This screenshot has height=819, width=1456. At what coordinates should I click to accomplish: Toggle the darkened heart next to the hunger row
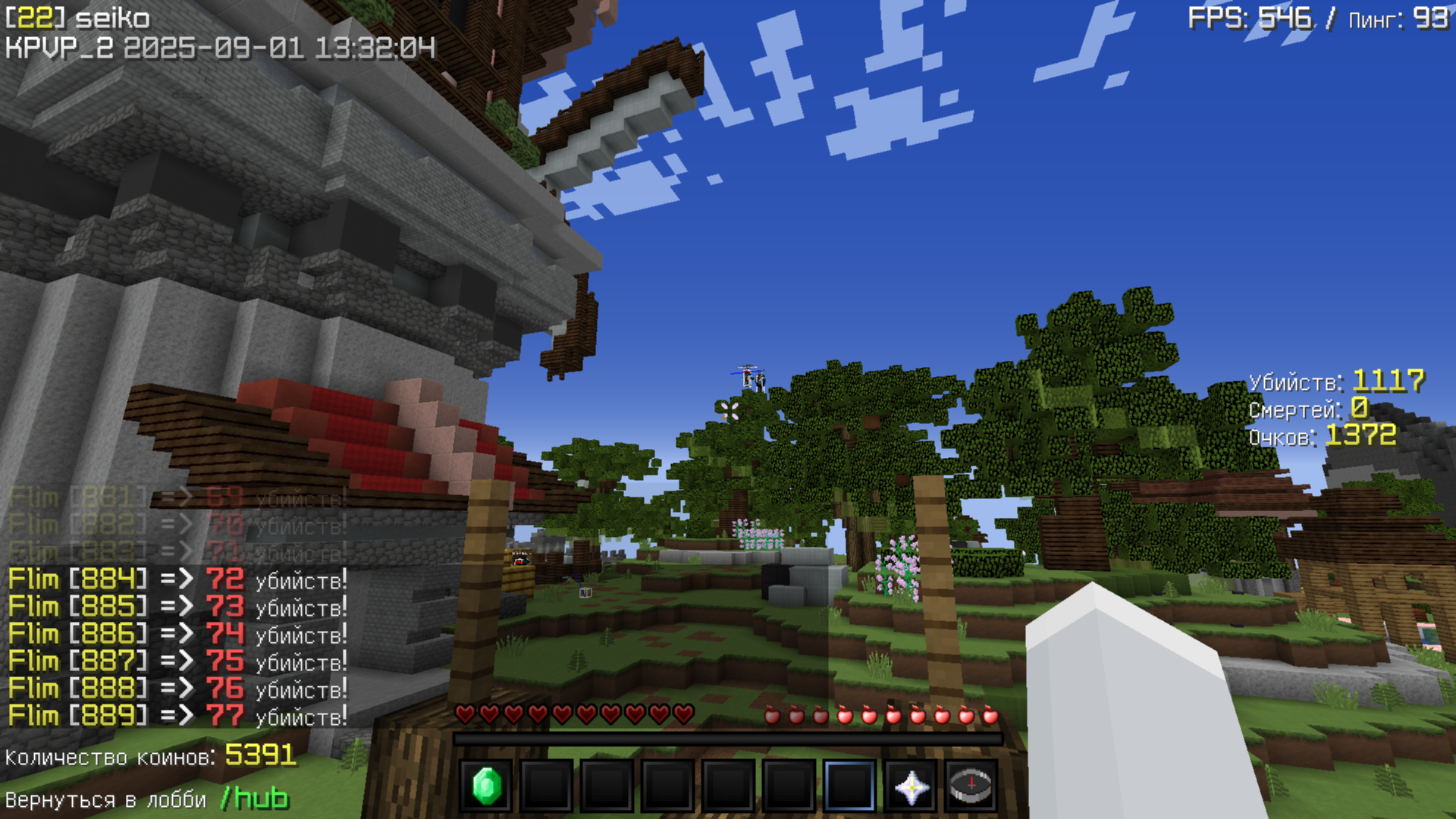click(682, 714)
